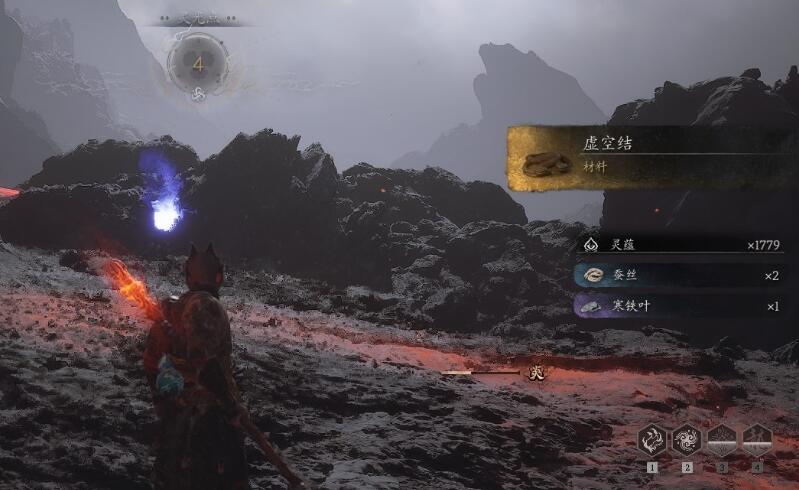Choose the 灵蕴 reward row
Screen dimensions: 799x490
pyautogui.click(x=680, y=244)
